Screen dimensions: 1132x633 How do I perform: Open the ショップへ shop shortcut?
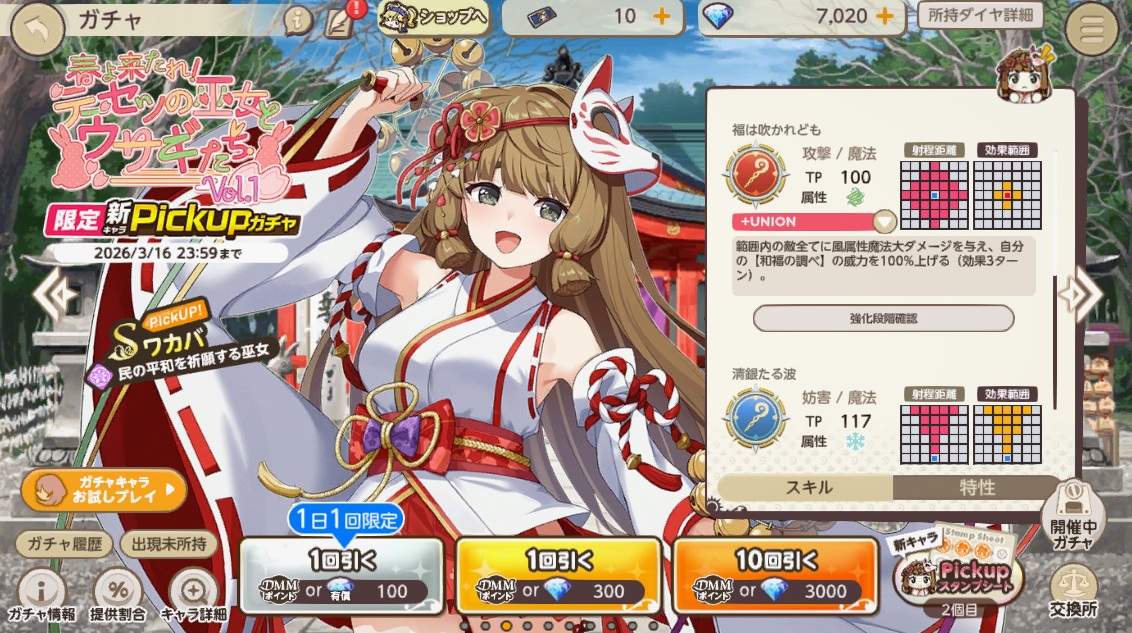pos(433,17)
